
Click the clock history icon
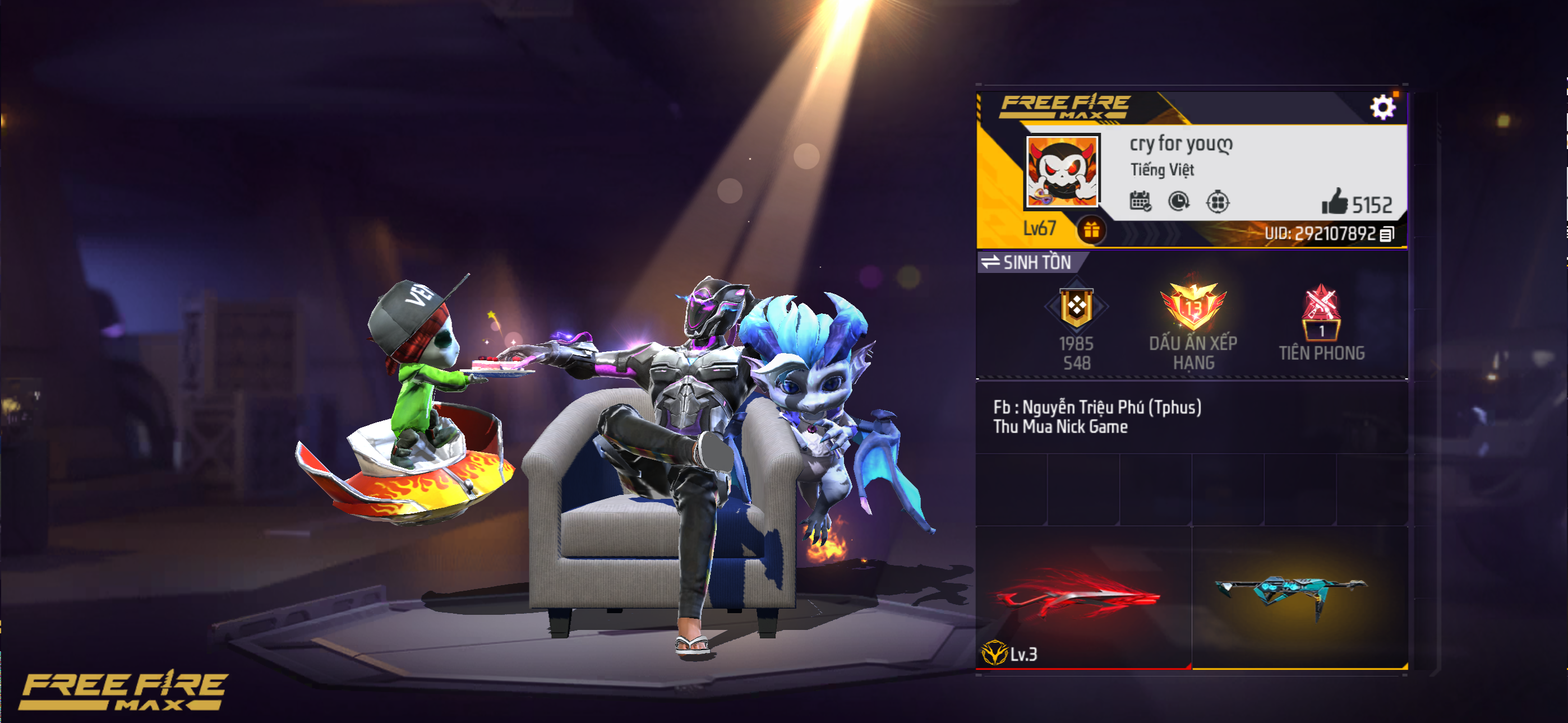1178,201
